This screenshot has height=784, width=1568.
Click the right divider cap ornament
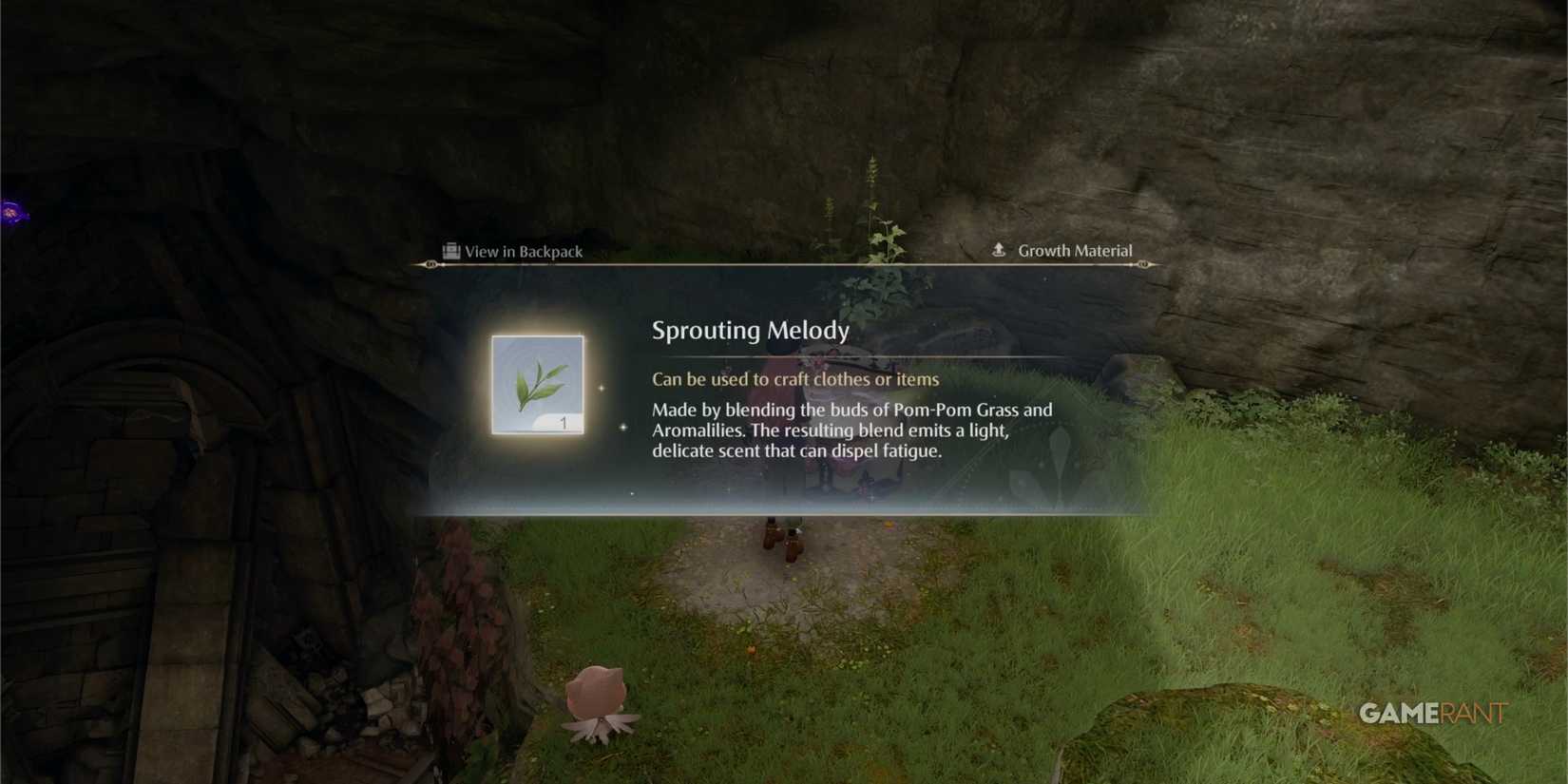[x=1143, y=263]
